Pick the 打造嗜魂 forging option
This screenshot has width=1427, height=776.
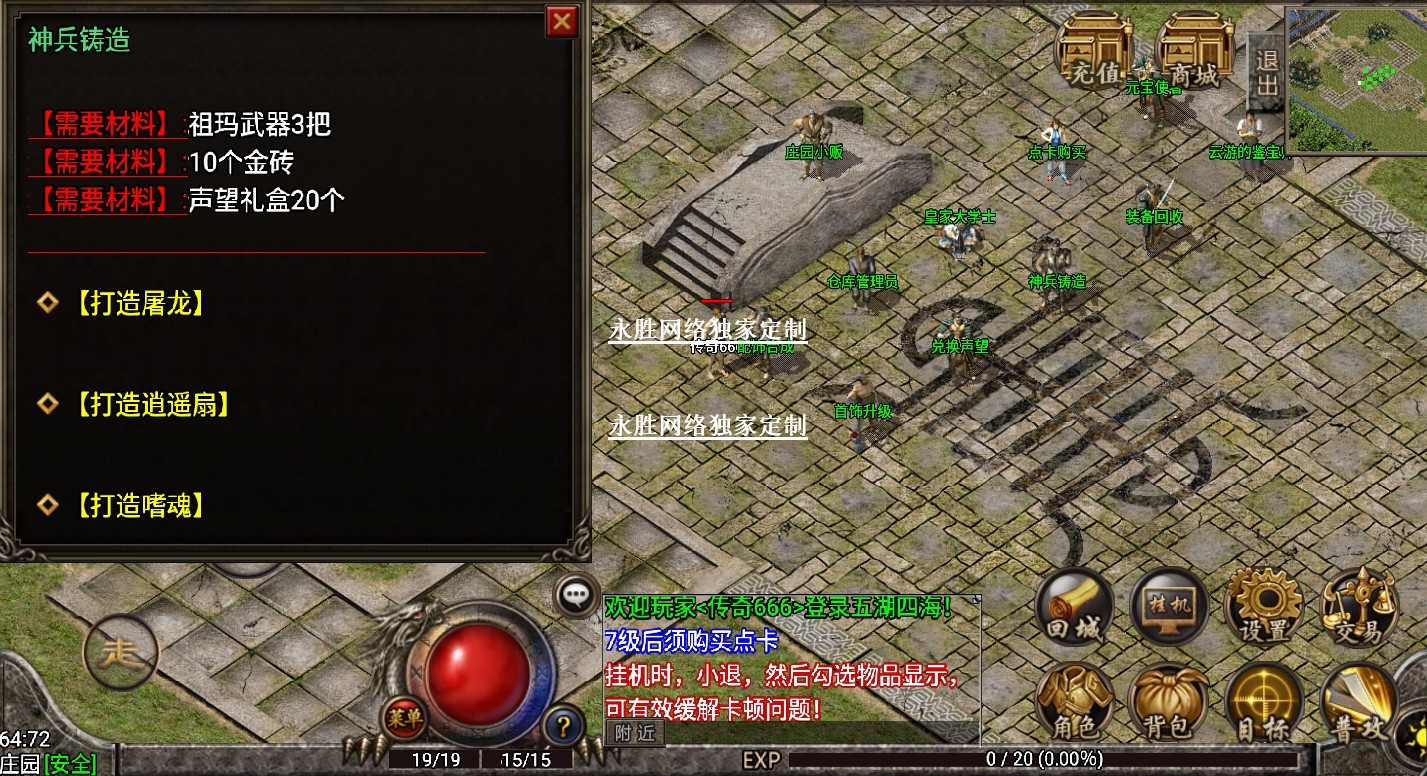coord(139,505)
